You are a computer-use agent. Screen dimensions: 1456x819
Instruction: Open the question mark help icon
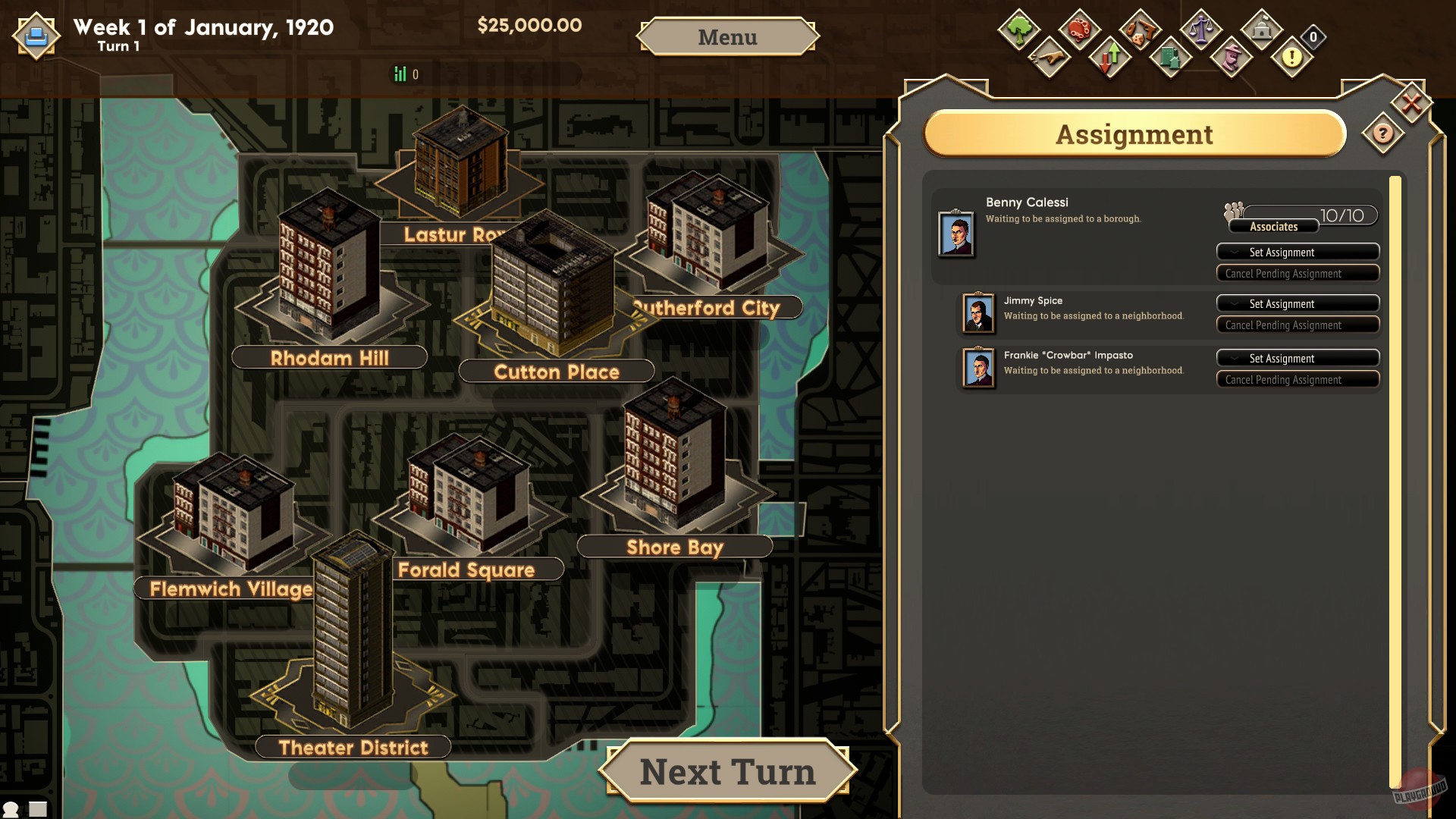click(1382, 134)
